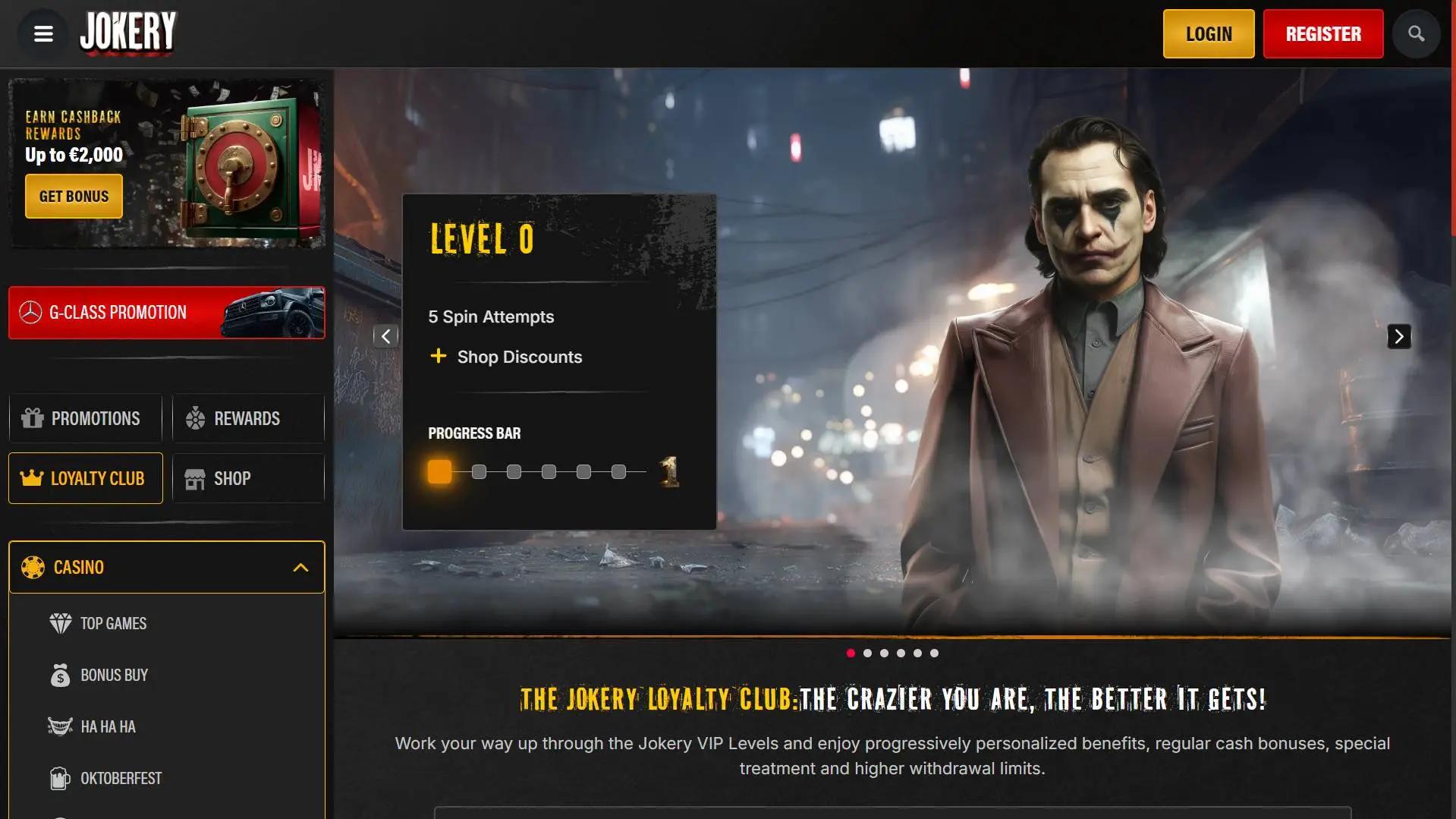The height and width of the screenshot is (819, 1456).
Task: Open the Bonus Buy category
Action: 114,676
